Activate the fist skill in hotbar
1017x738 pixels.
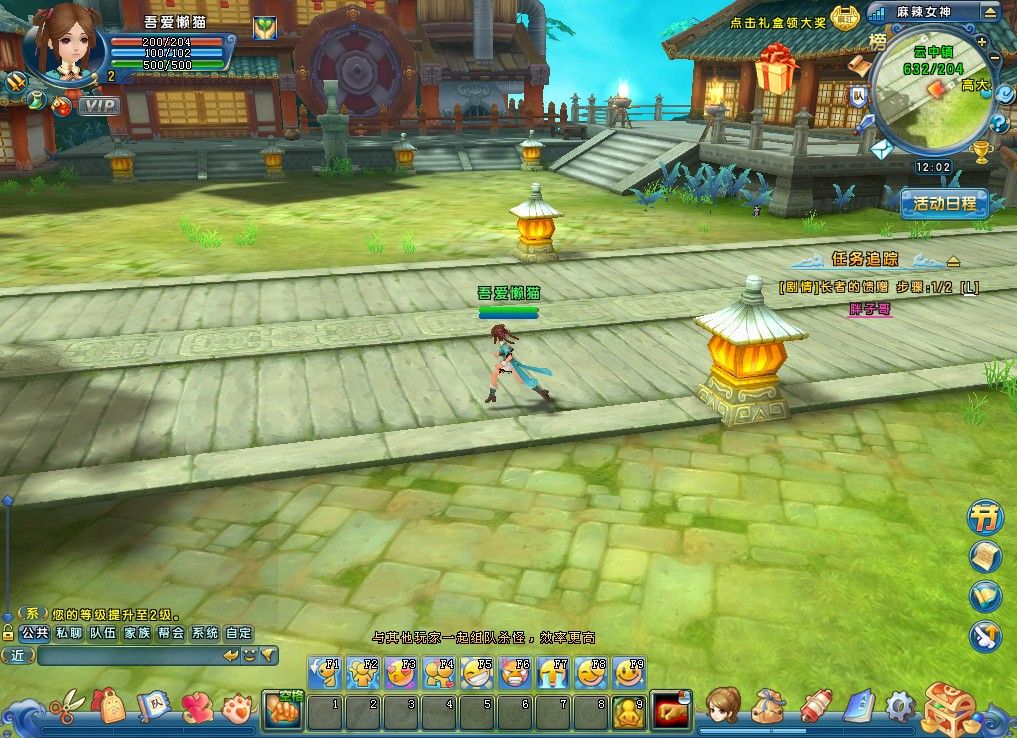(x=282, y=709)
